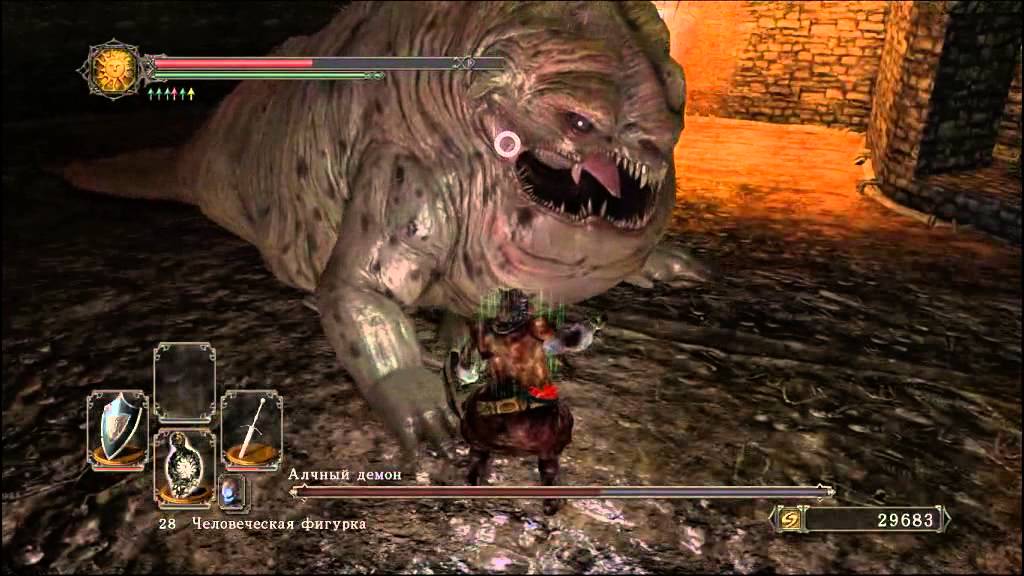Click the row of buff arrow icons
This screenshot has height=576, width=1024.
click(x=171, y=93)
